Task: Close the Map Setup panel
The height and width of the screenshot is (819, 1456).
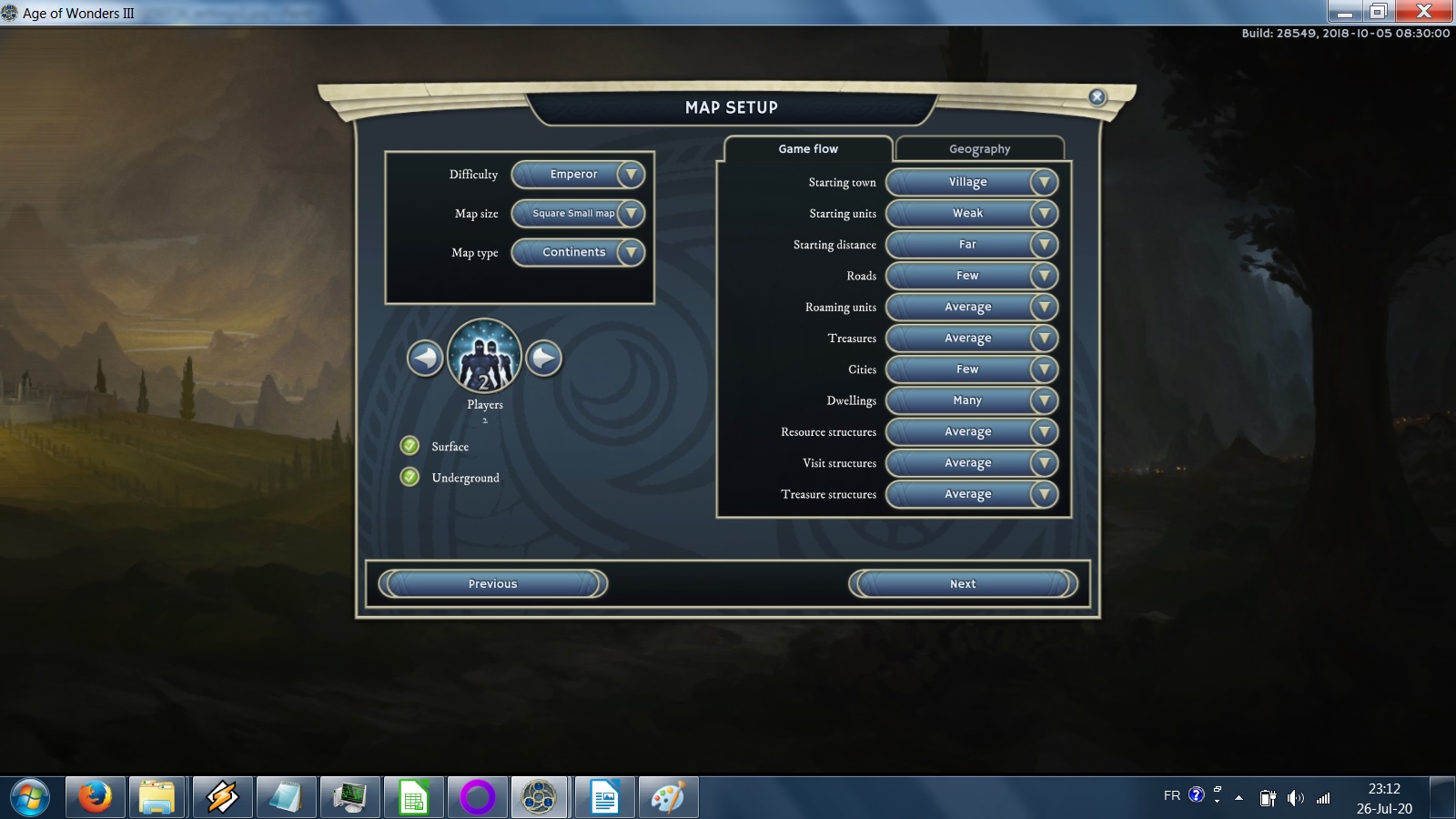Action: point(1097,97)
